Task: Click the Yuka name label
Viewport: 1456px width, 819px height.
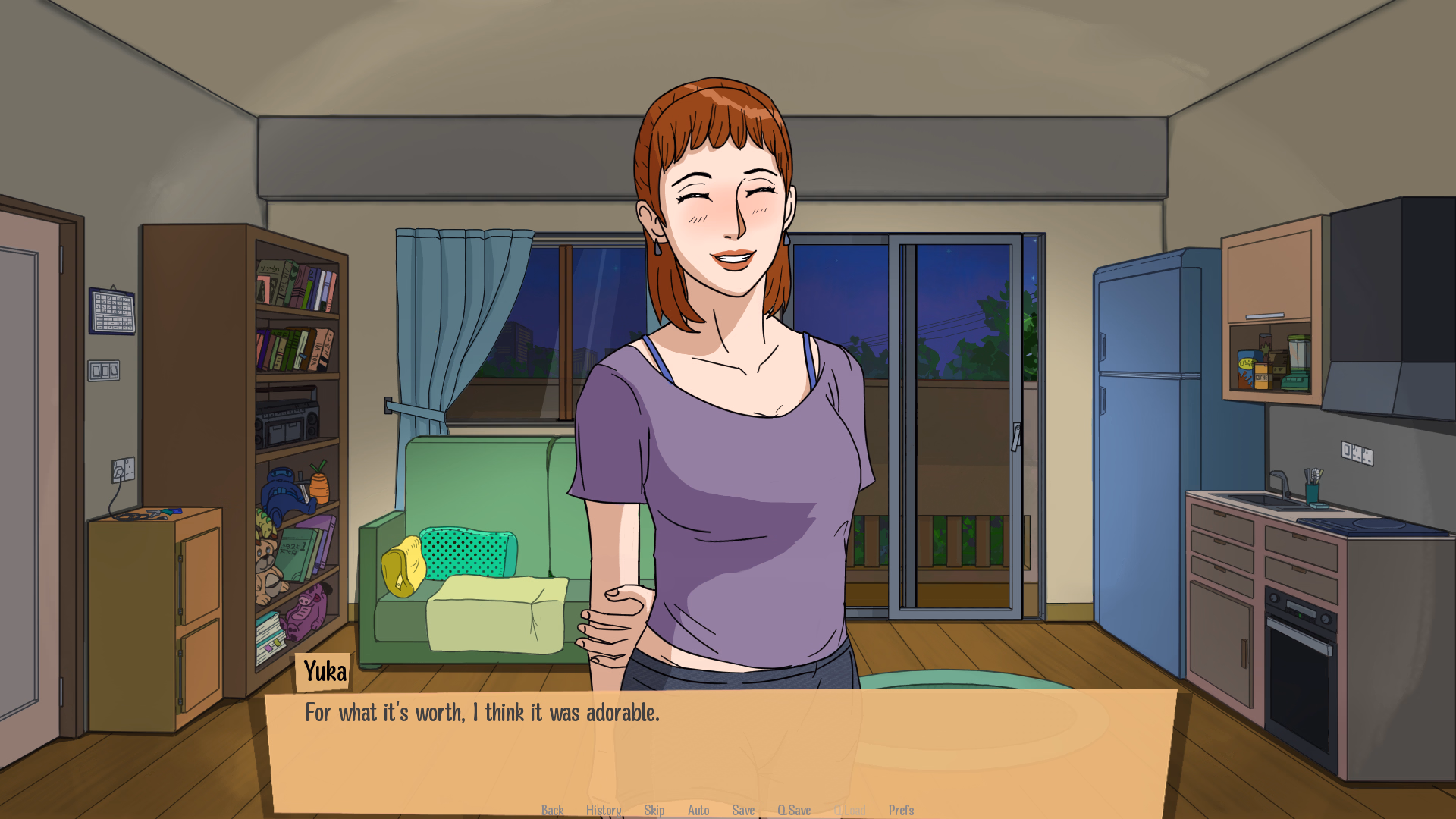Action: point(324,670)
